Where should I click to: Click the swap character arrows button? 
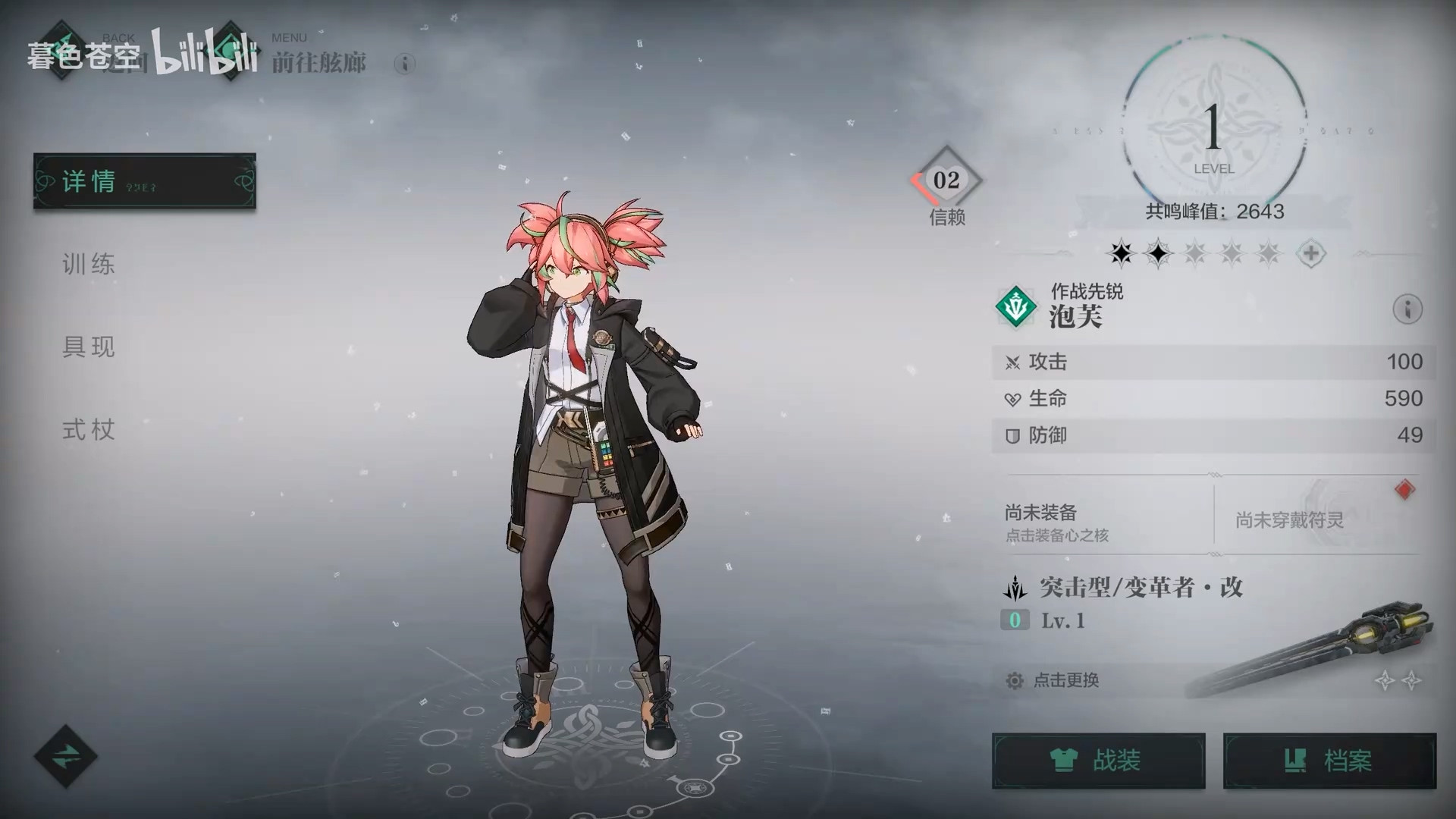pos(65,756)
